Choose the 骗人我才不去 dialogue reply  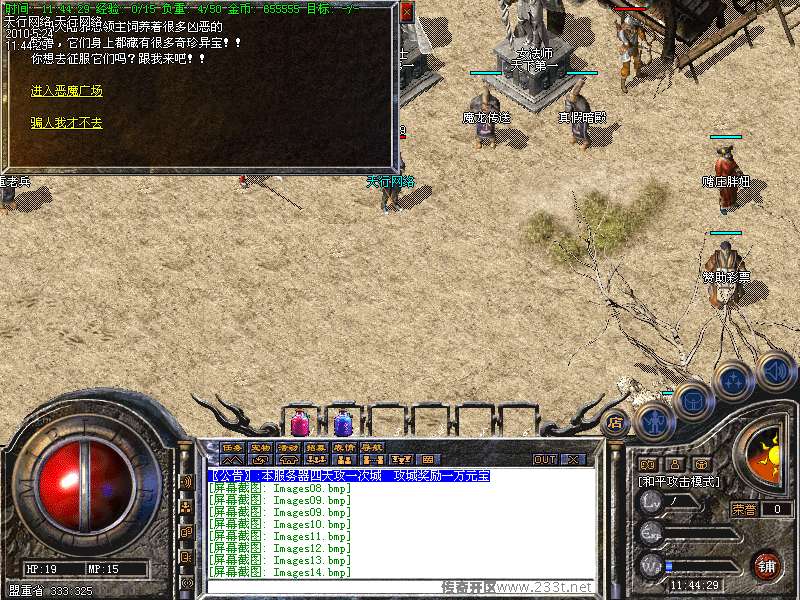tap(67, 123)
